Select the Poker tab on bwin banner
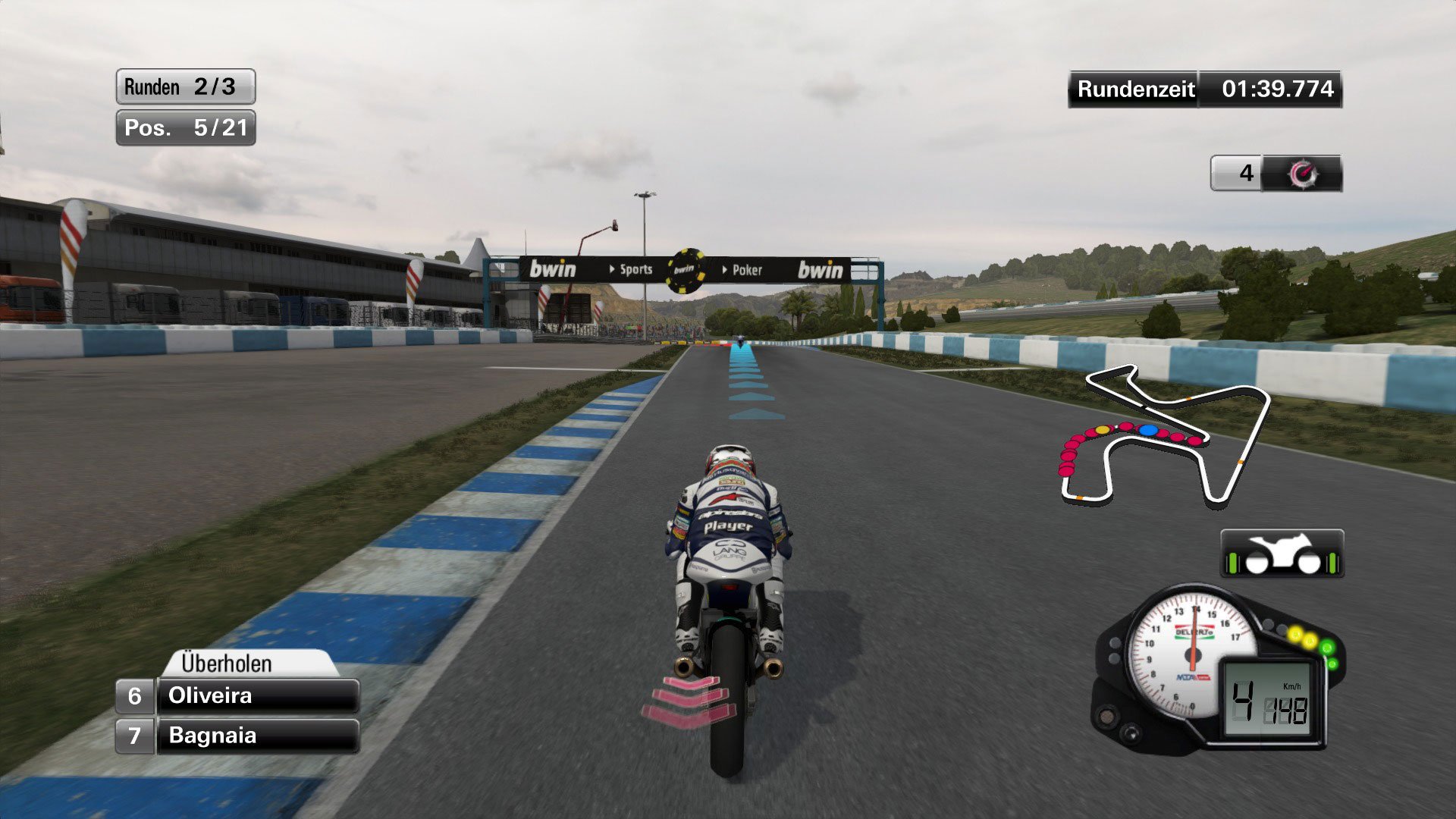The height and width of the screenshot is (819, 1456). [745, 270]
